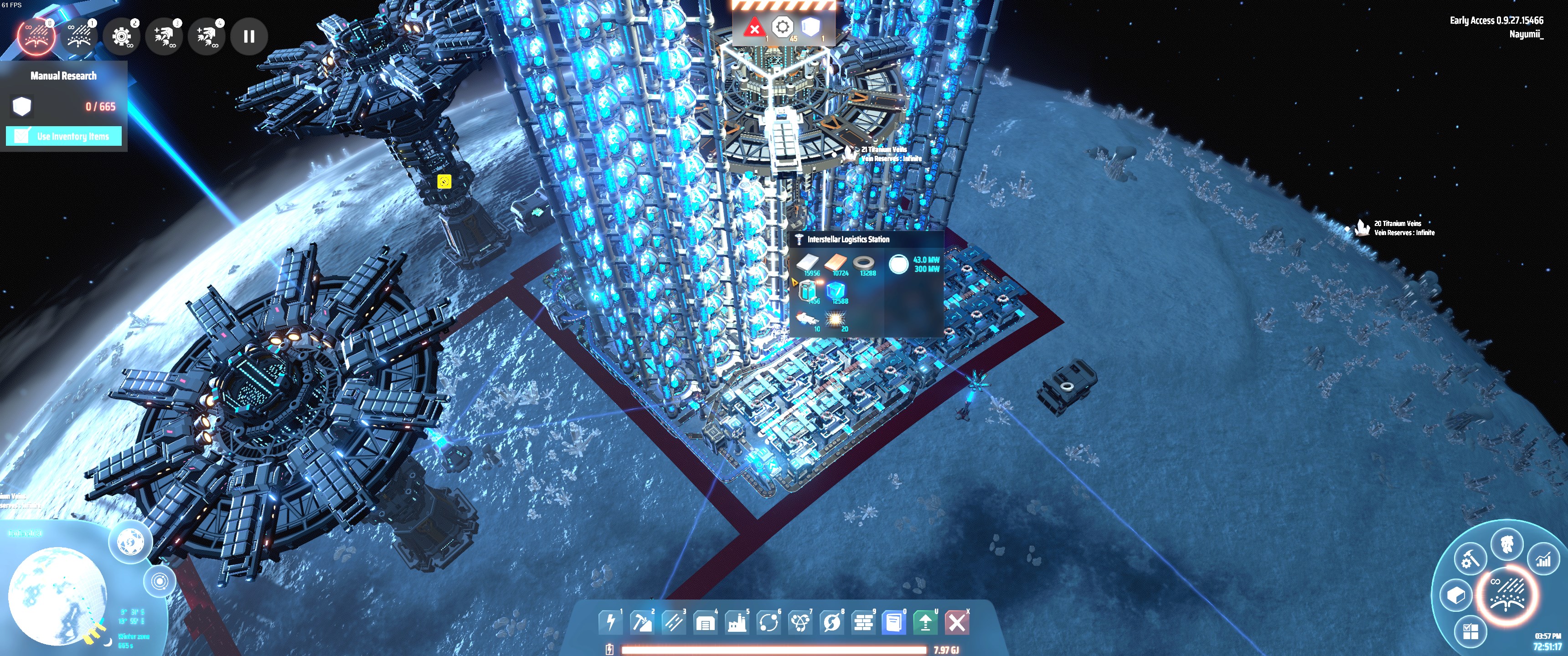Activate the red X dismantle tool
This screenshot has height=656, width=1568.
[x=957, y=622]
